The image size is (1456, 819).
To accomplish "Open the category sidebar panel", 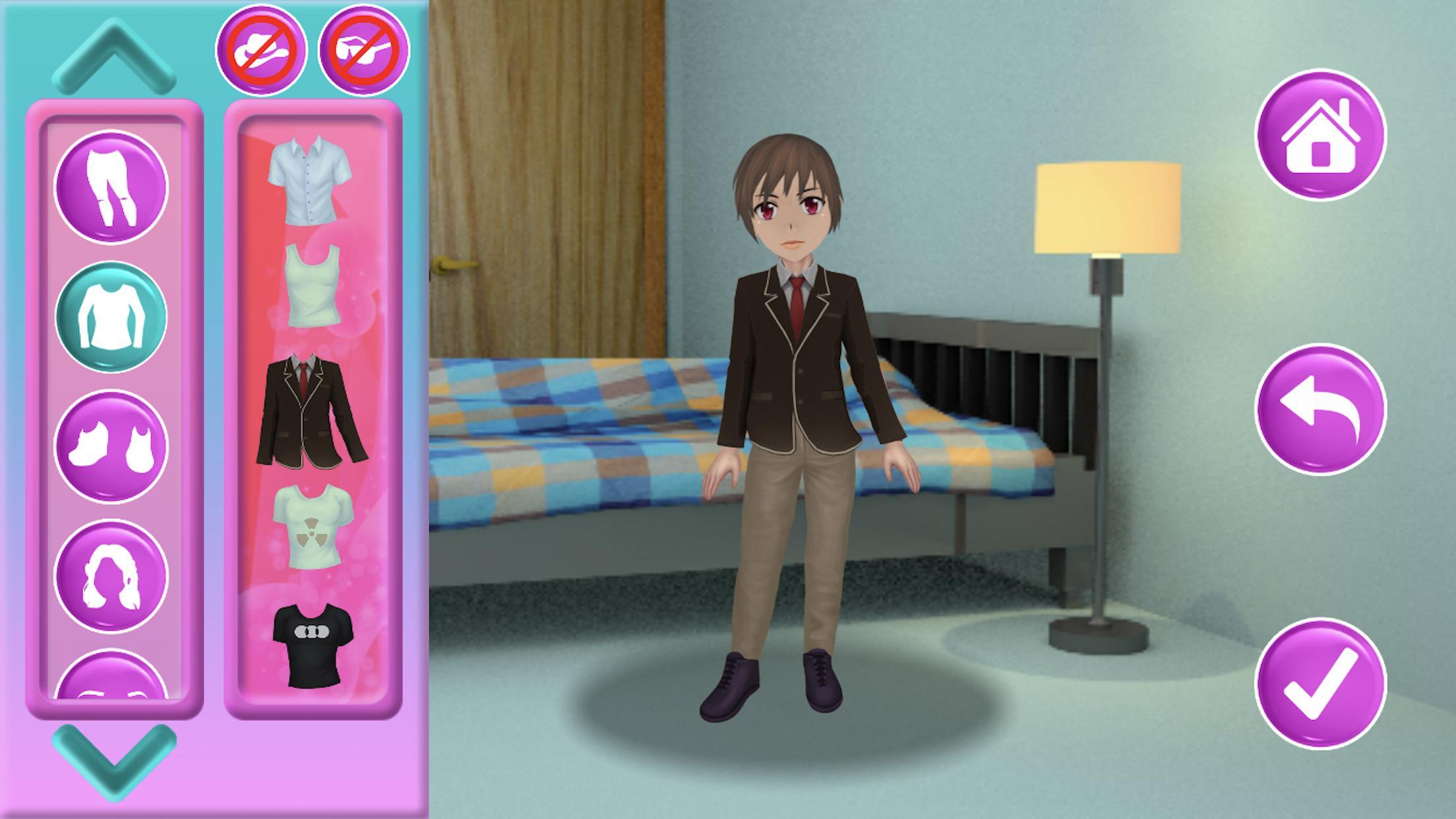I will pyautogui.click(x=112, y=409).
